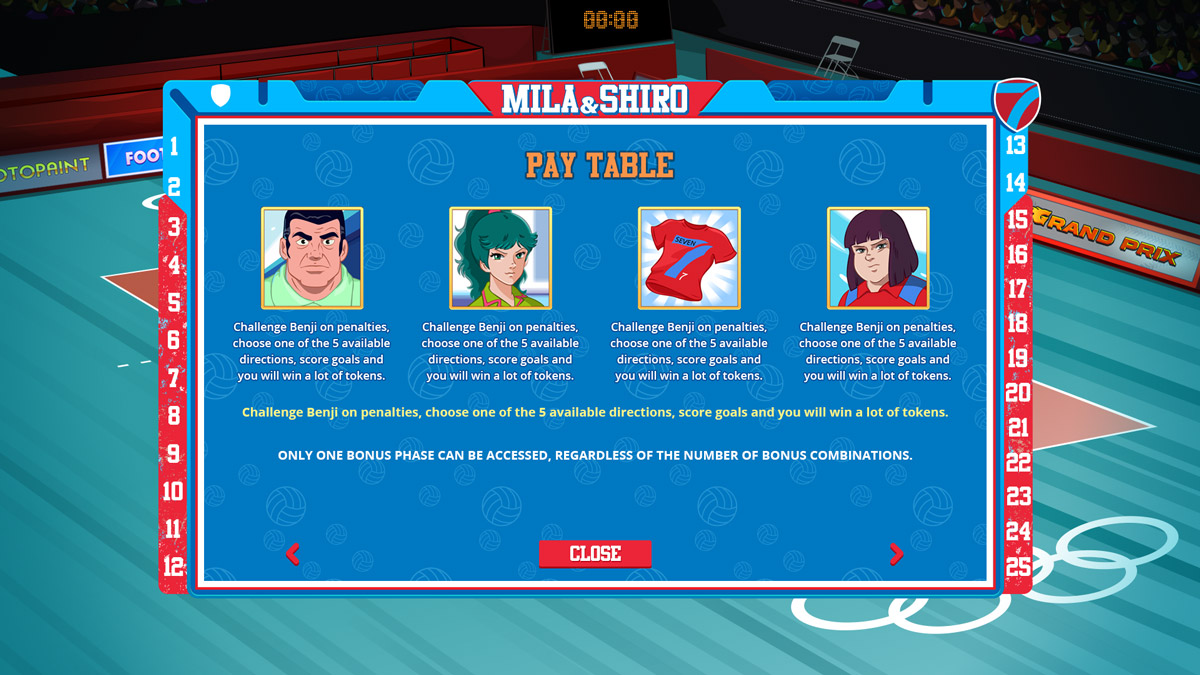1200x675 pixels.
Task: Select payline number 12 marker
Action: point(174,566)
